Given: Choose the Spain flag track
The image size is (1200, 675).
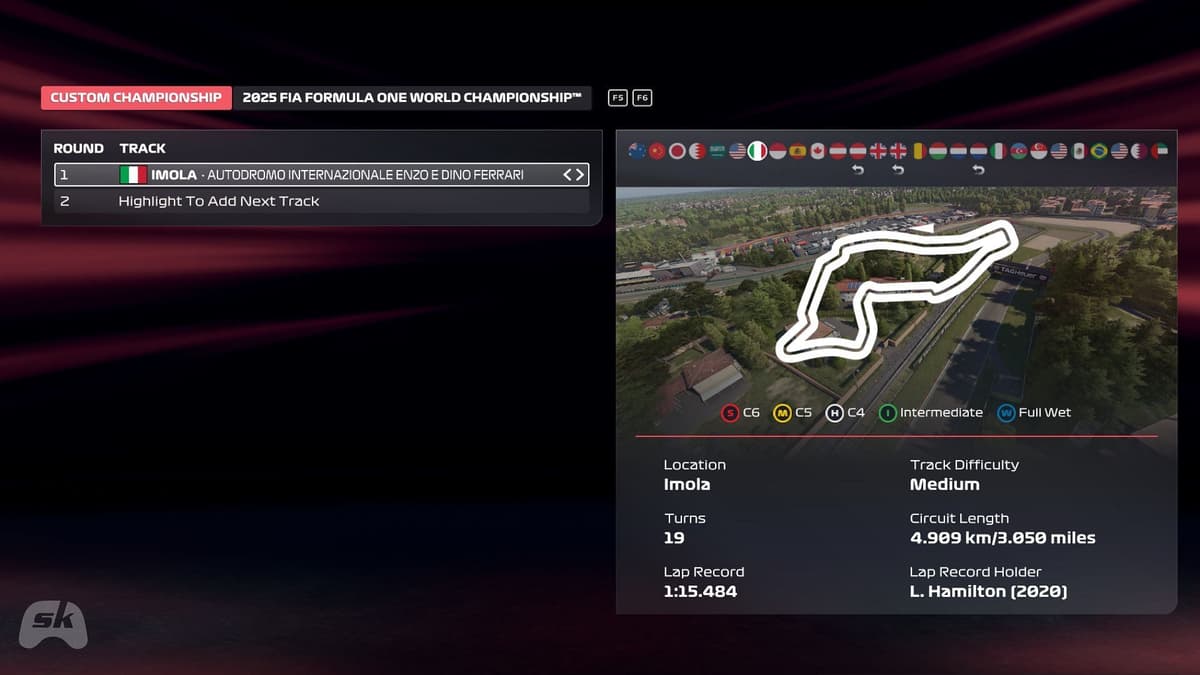Looking at the screenshot, I should (x=797, y=151).
